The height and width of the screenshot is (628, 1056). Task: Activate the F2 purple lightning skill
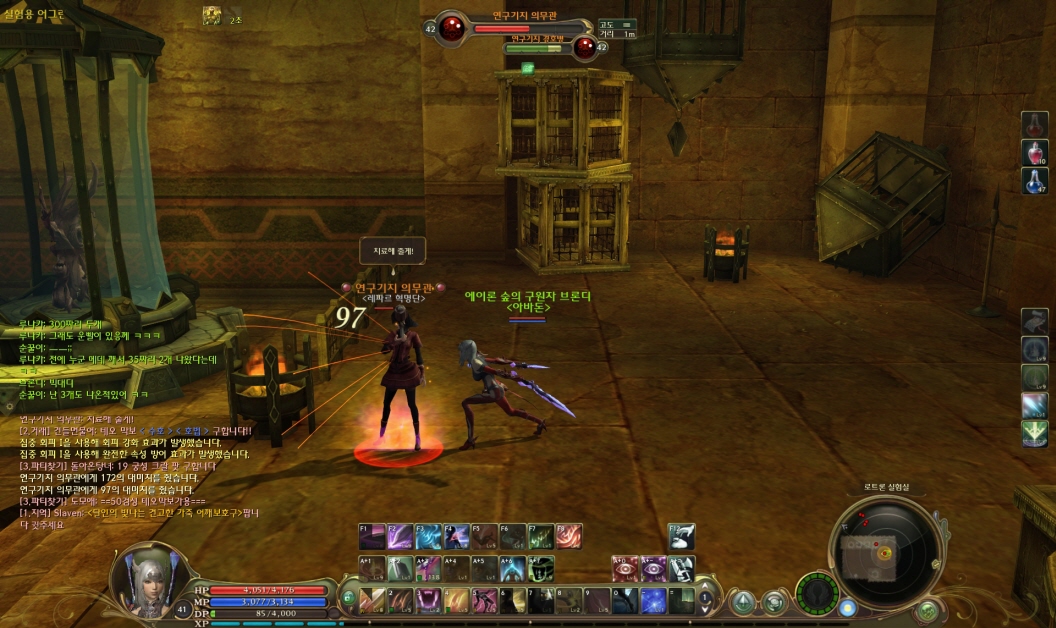pyautogui.click(x=400, y=537)
